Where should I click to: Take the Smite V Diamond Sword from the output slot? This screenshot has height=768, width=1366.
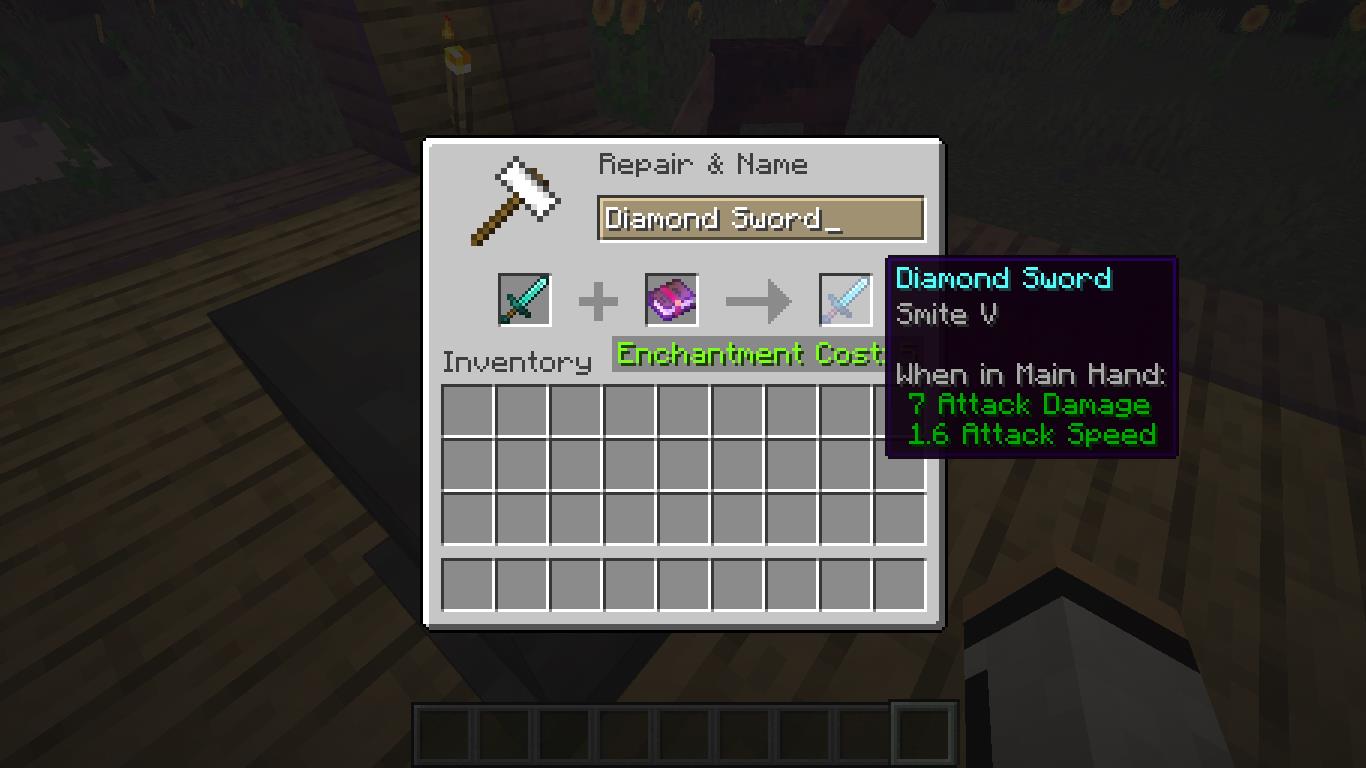(x=843, y=299)
